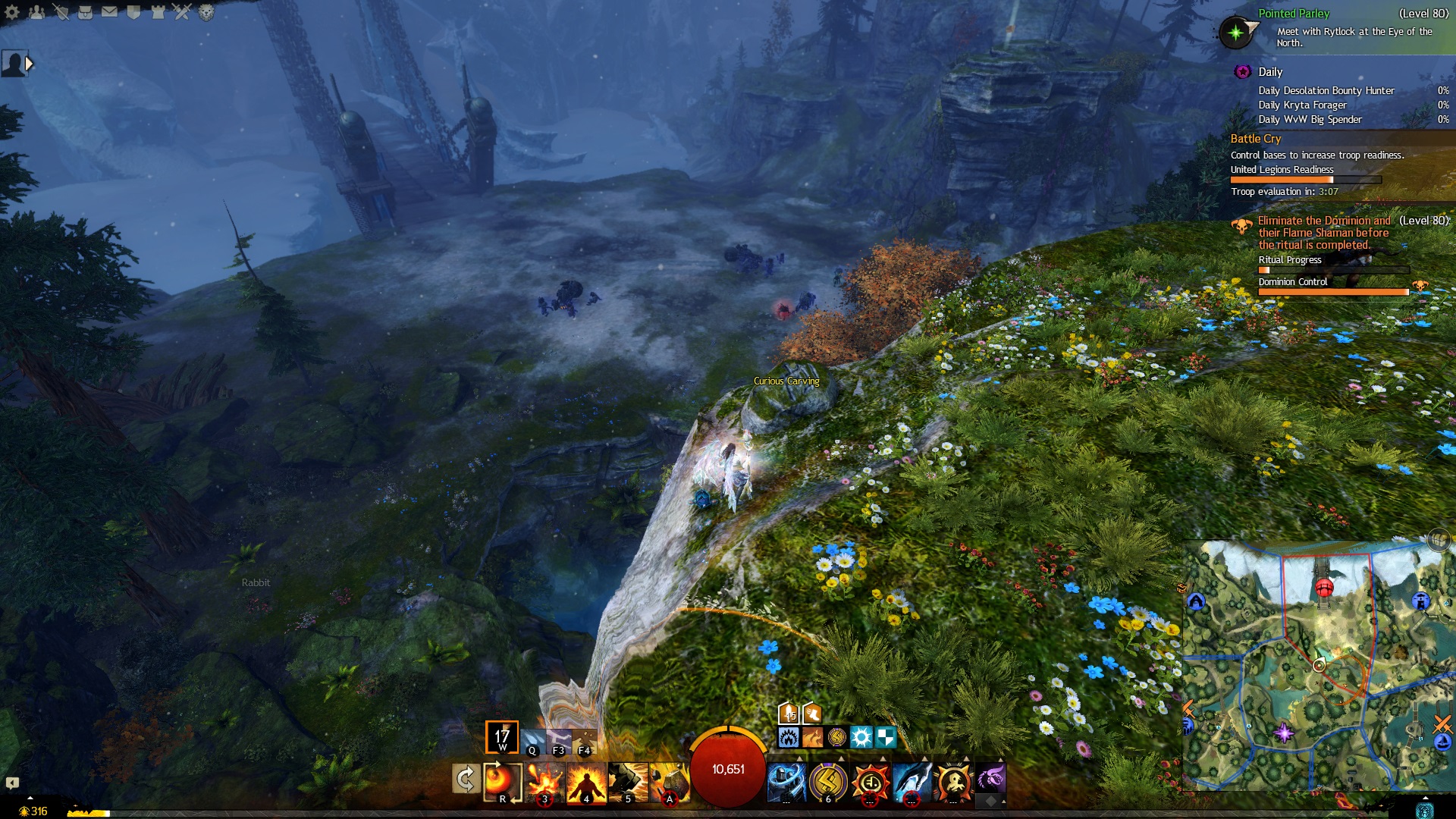This screenshot has height=819, width=1456.
Task: Open the inventory bag icon
Action: (x=85, y=12)
